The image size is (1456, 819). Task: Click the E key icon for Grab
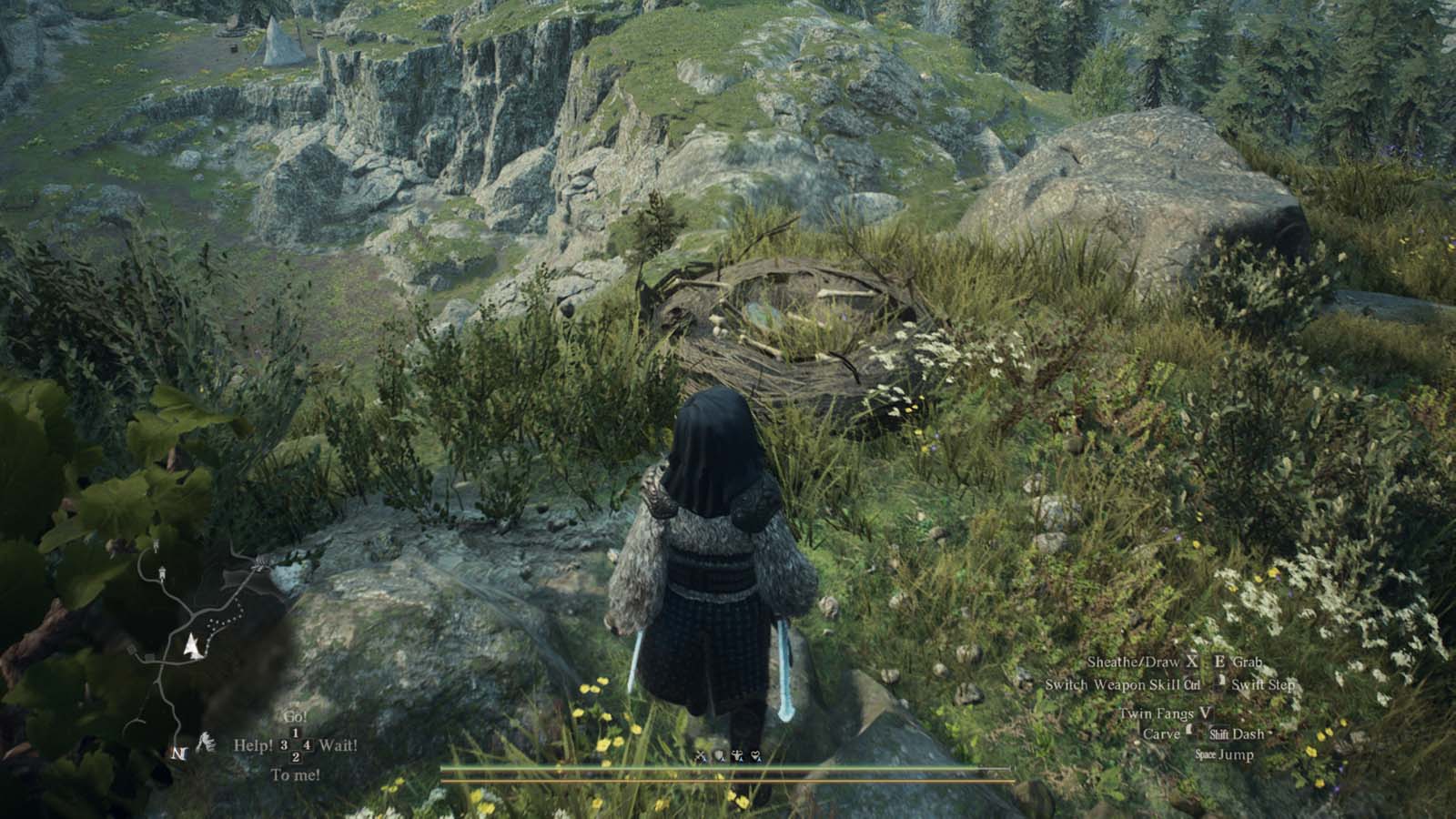pyautogui.click(x=1219, y=662)
